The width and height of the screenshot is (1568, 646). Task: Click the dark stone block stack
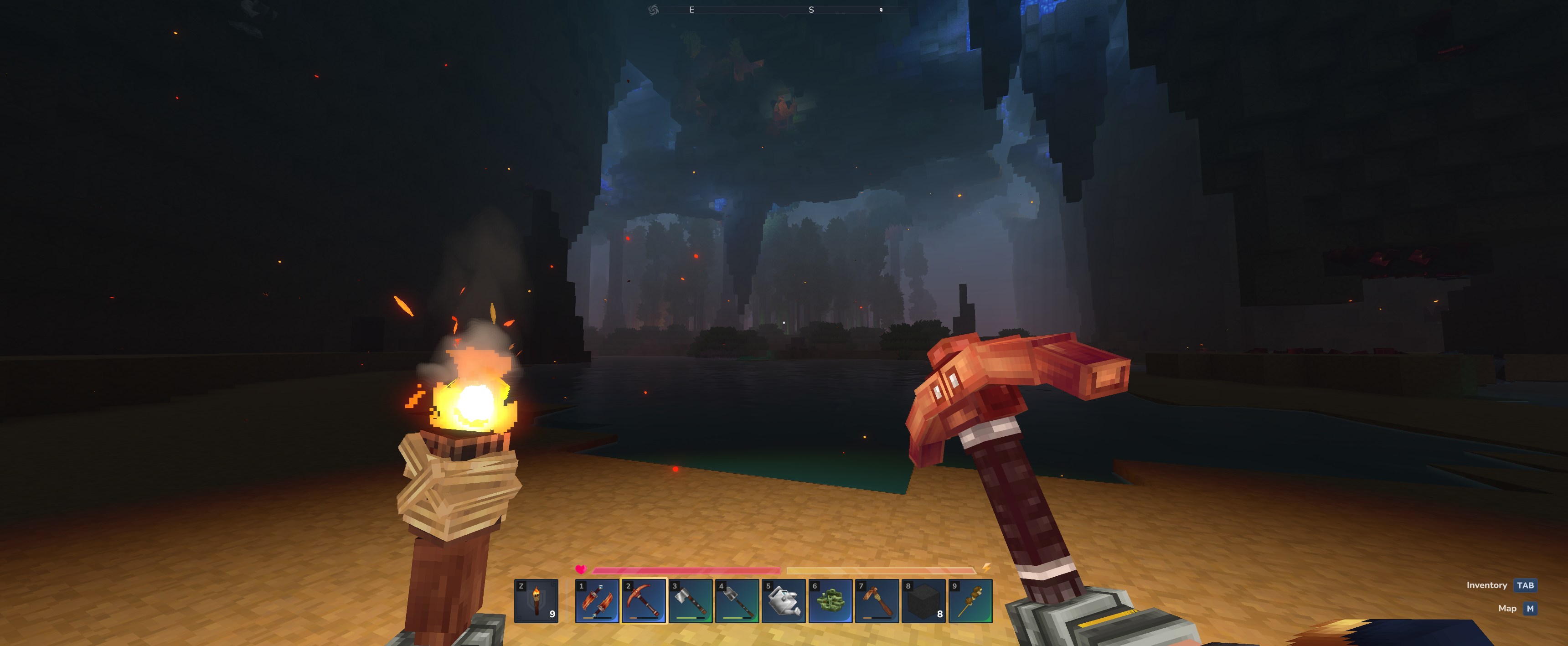[x=923, y=601]
